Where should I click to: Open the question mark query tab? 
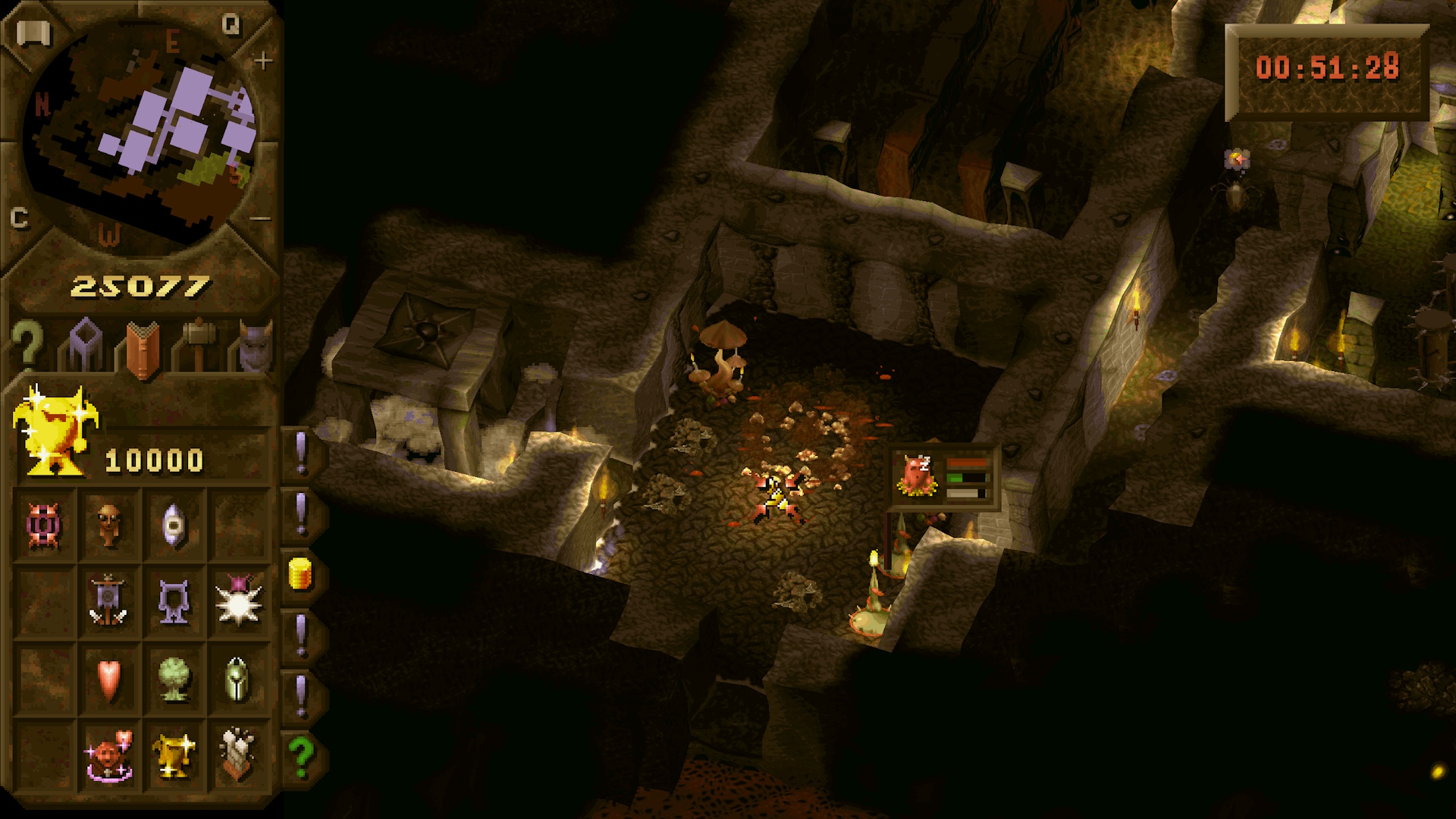pos(27,346)
